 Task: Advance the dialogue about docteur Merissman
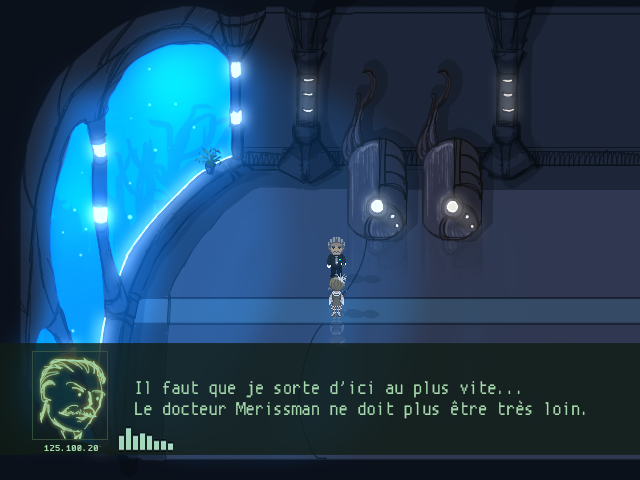(360, 398)
